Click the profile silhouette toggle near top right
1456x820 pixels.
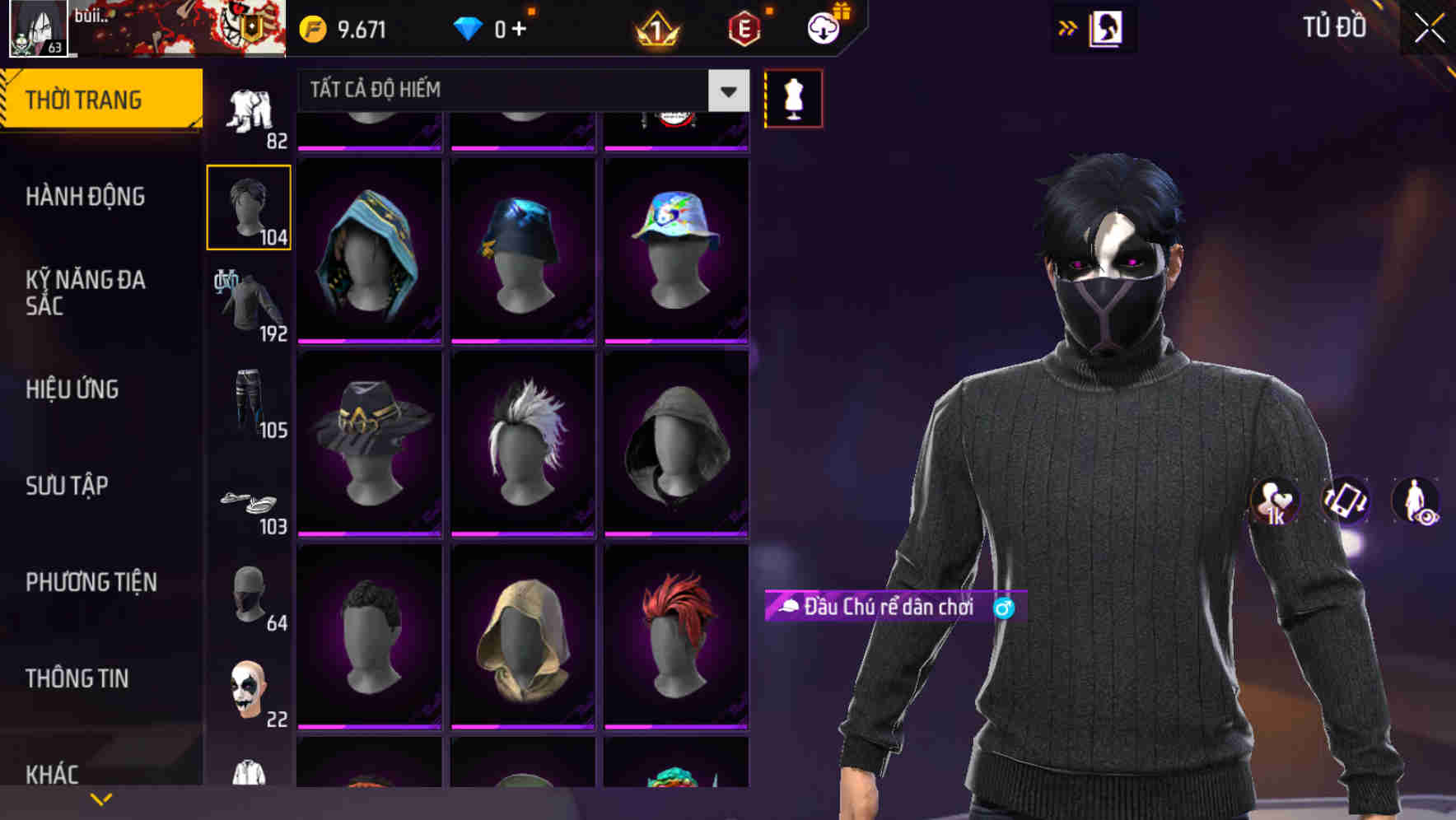tap(1104, 27)
